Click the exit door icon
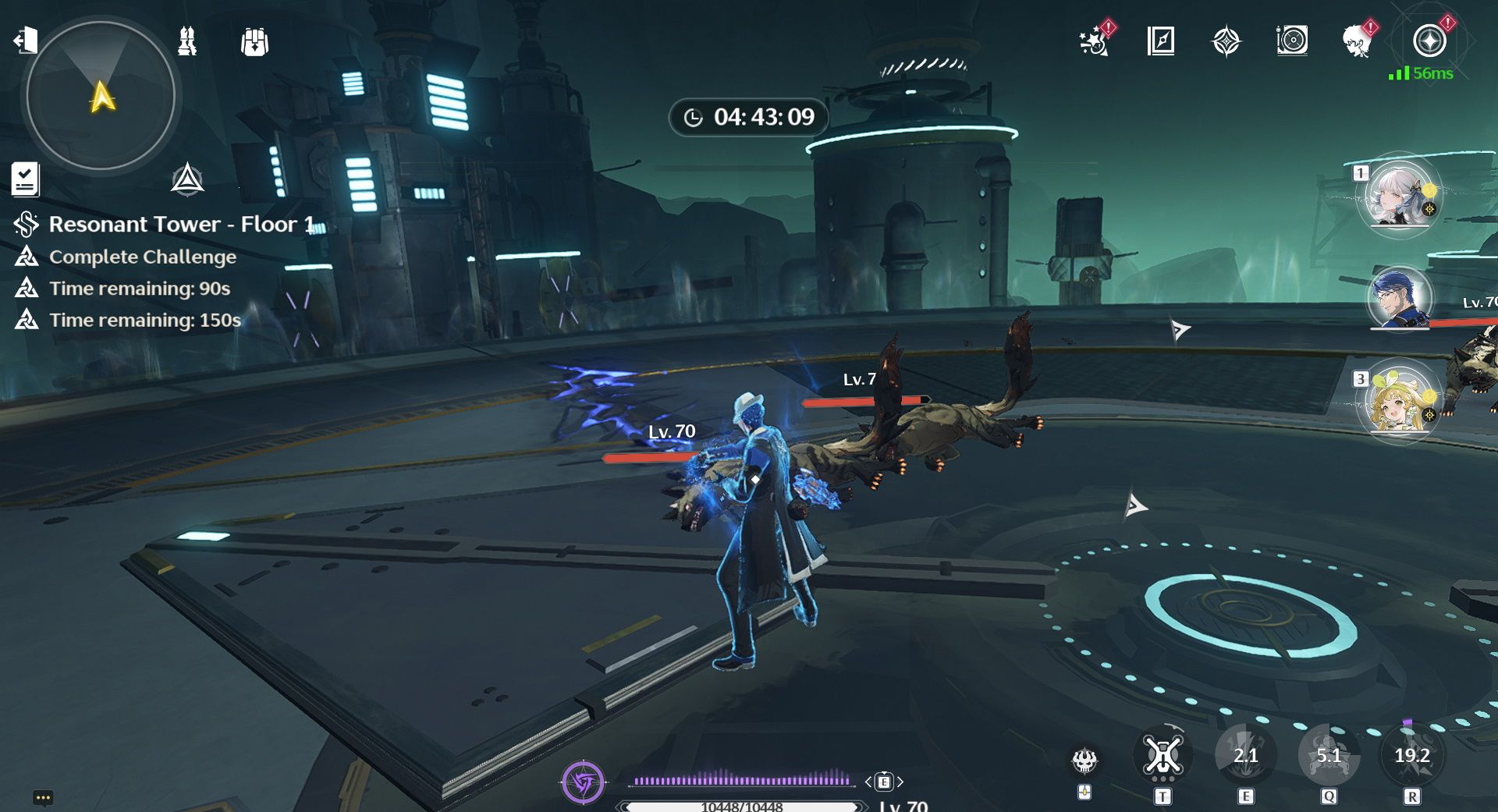Image resolution: width=1498 pixels, height=812 pixels. tap(26, 40)
